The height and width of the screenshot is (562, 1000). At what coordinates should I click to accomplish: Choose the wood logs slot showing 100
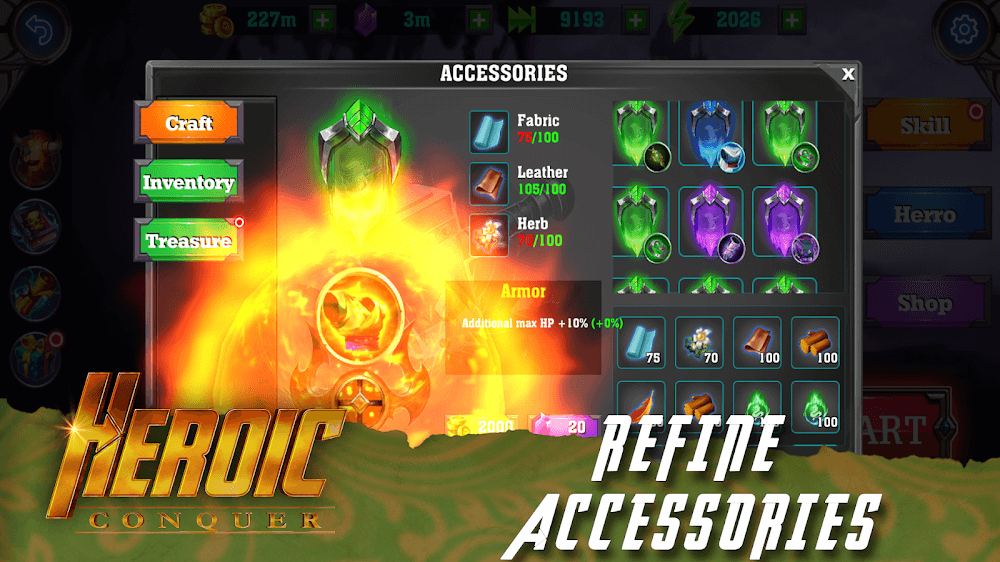coord(815,343)
